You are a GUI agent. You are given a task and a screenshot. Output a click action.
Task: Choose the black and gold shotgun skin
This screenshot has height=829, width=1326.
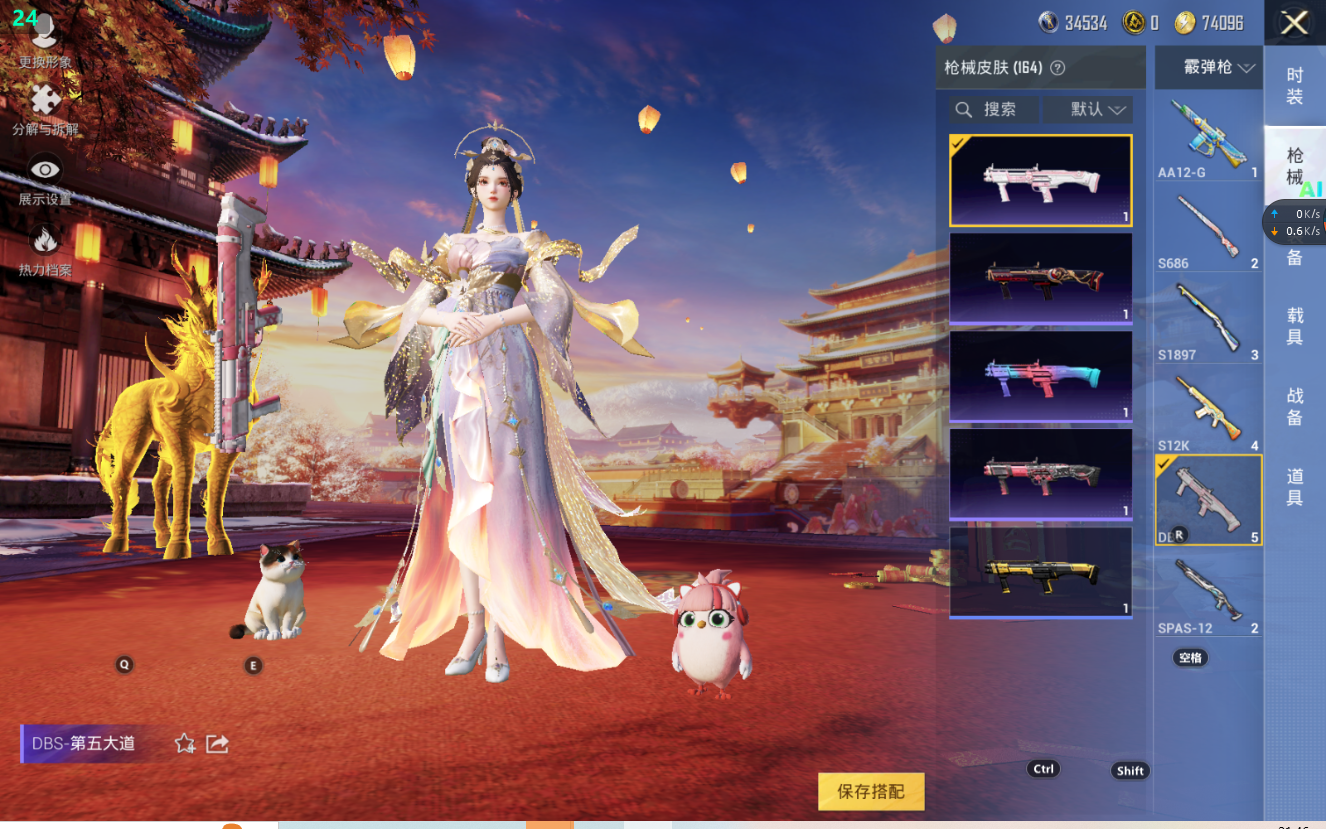1040,571
